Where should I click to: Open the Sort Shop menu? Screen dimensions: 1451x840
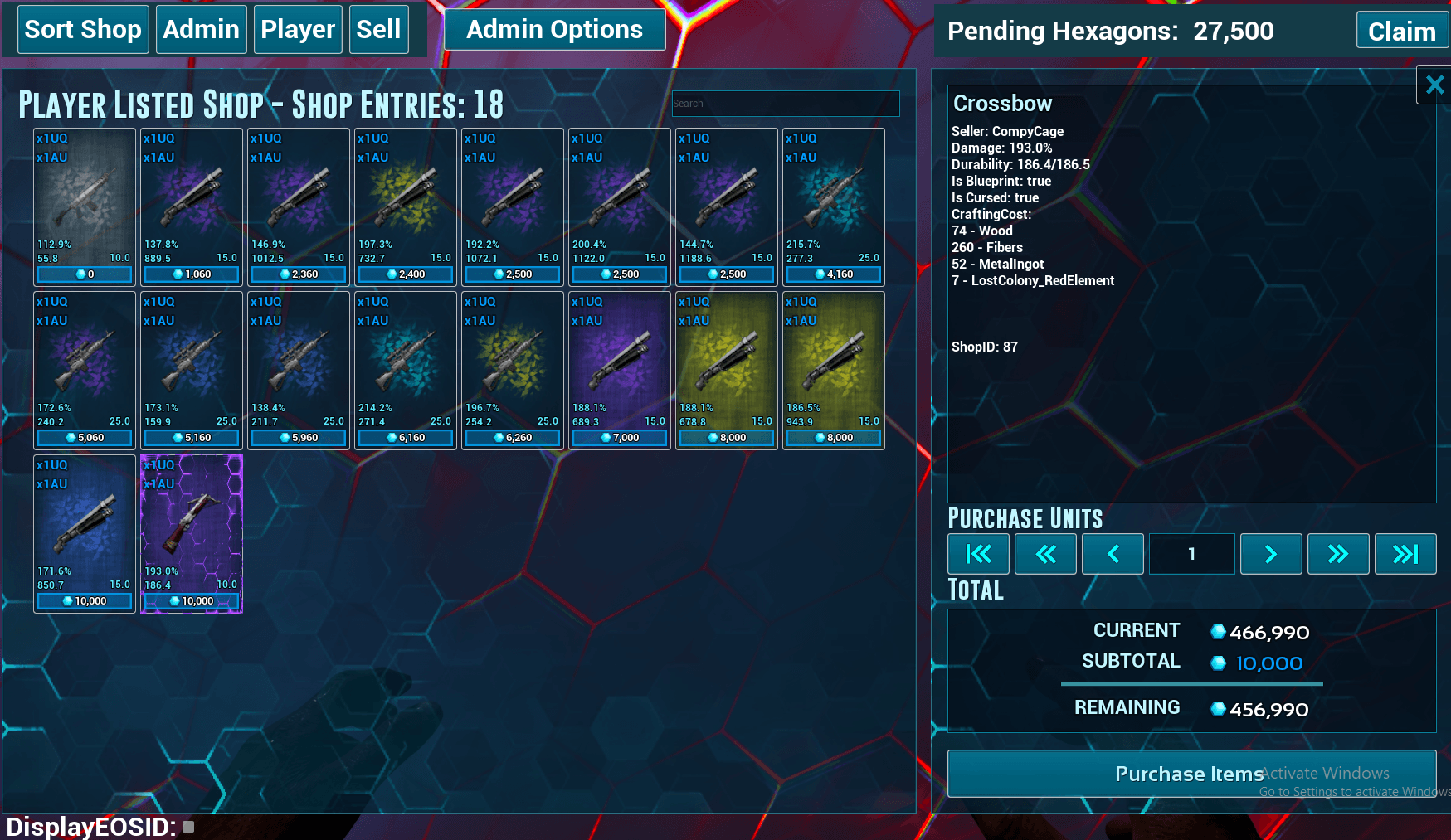coord(83,30)
